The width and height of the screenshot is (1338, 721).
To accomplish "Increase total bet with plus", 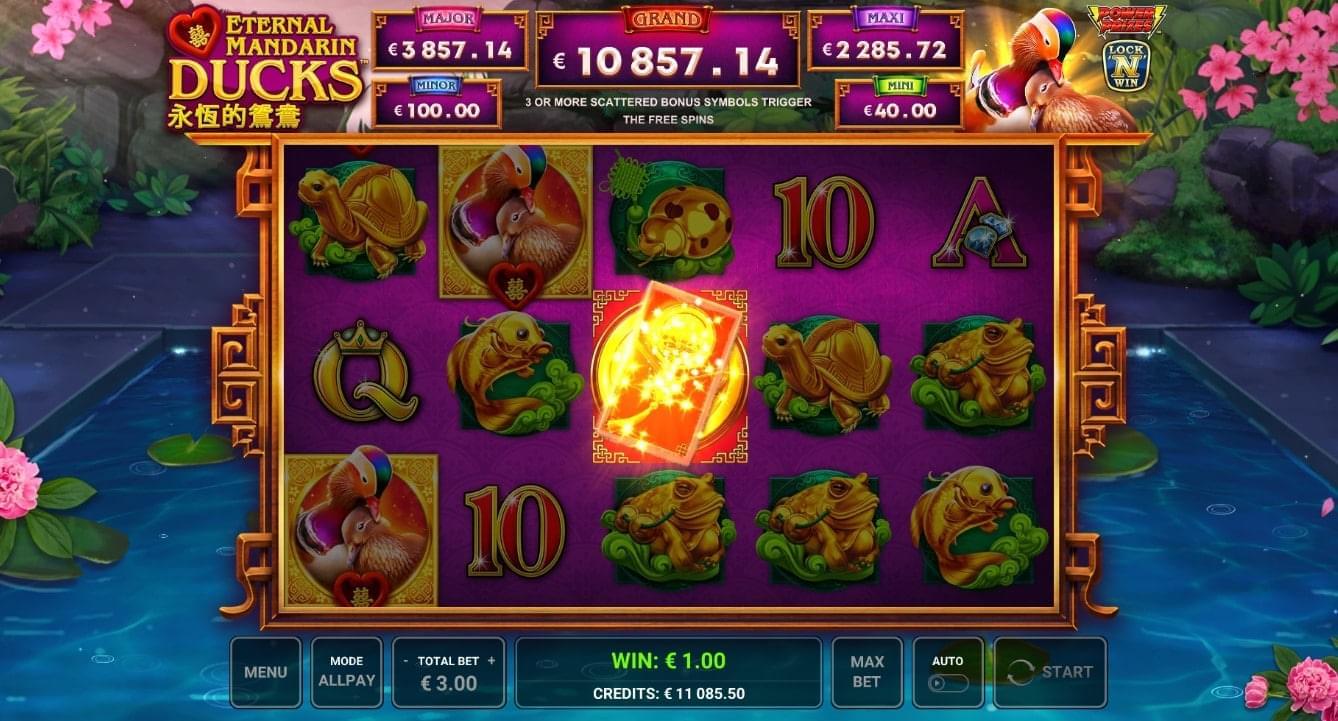I will (491, 661).
